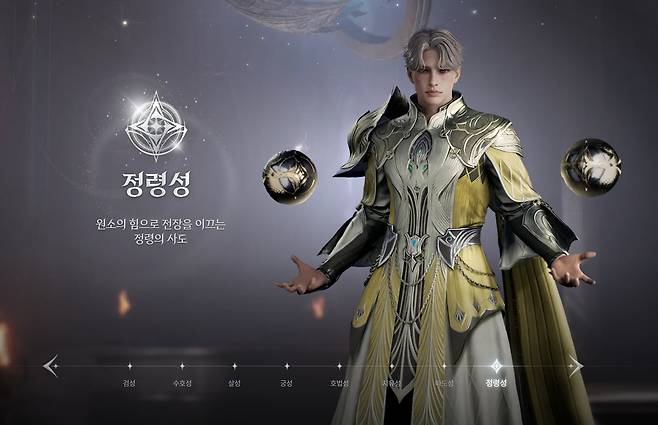
Task: Click the right arrow of the class selector
Action: [x=575, y=366]
